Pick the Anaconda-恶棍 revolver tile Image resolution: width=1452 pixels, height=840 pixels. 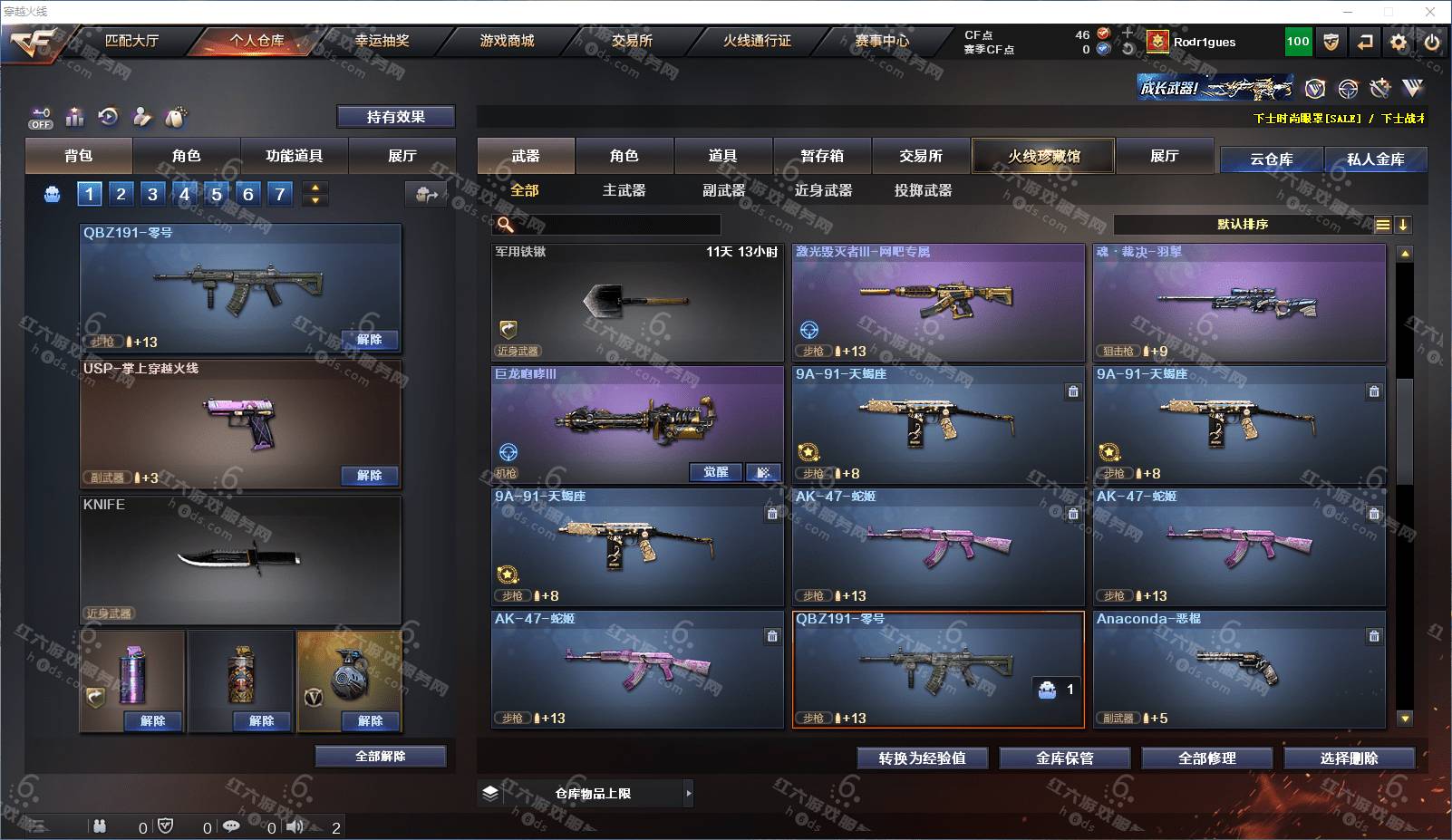1238,670
